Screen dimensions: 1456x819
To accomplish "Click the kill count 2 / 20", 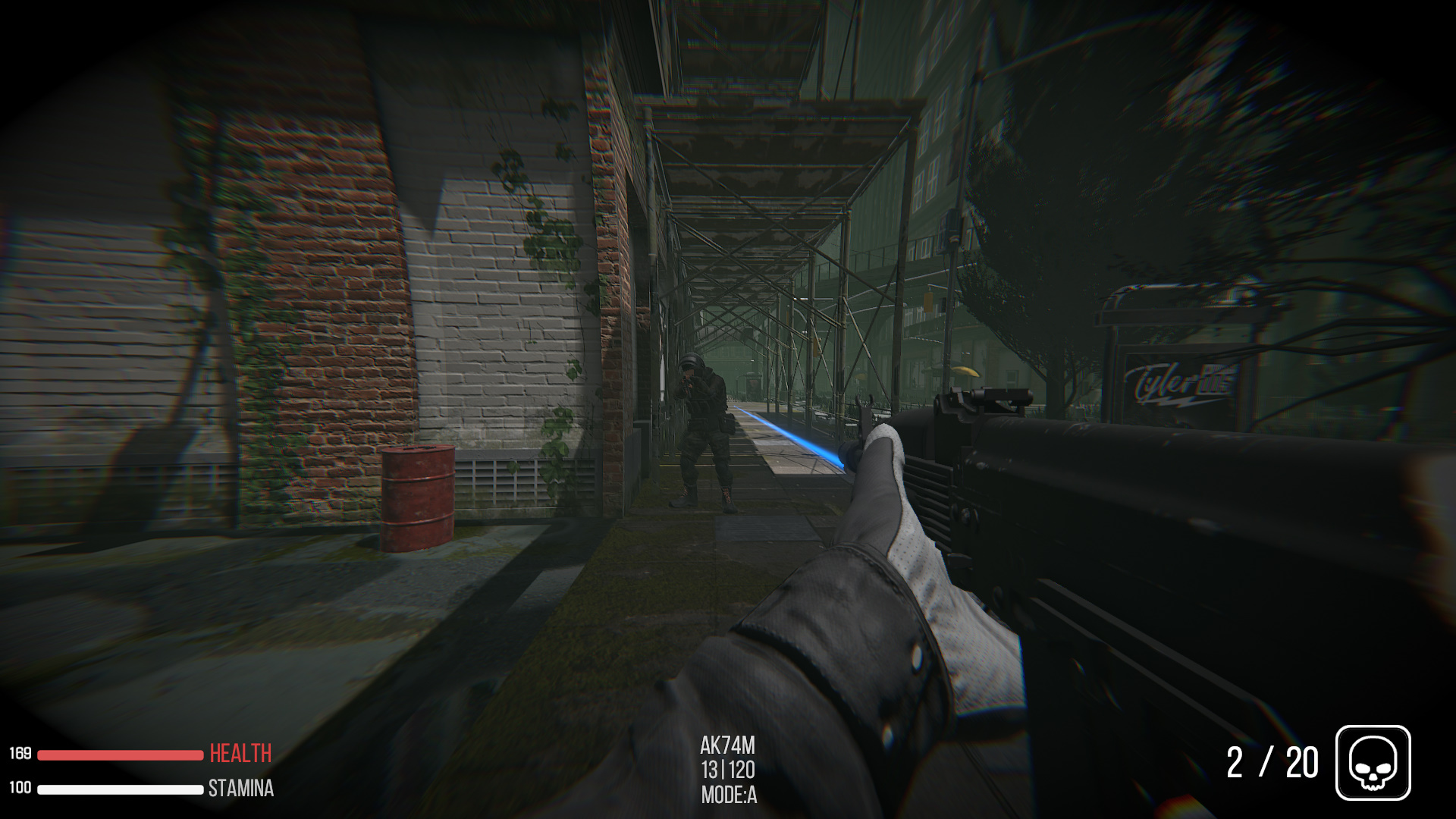I will (1272, 761).
